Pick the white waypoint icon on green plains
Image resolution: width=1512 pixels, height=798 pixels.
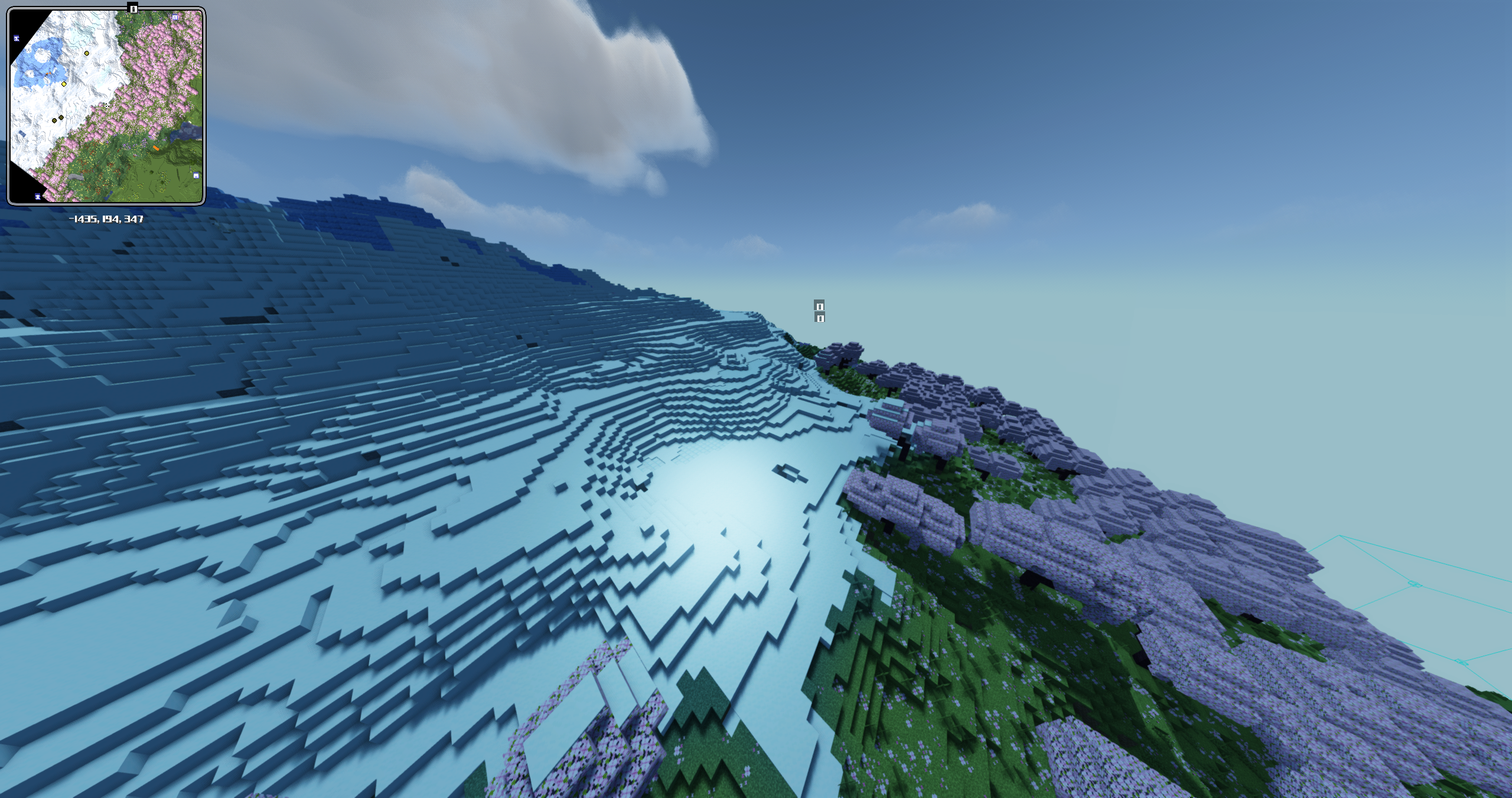pos(196,175)
